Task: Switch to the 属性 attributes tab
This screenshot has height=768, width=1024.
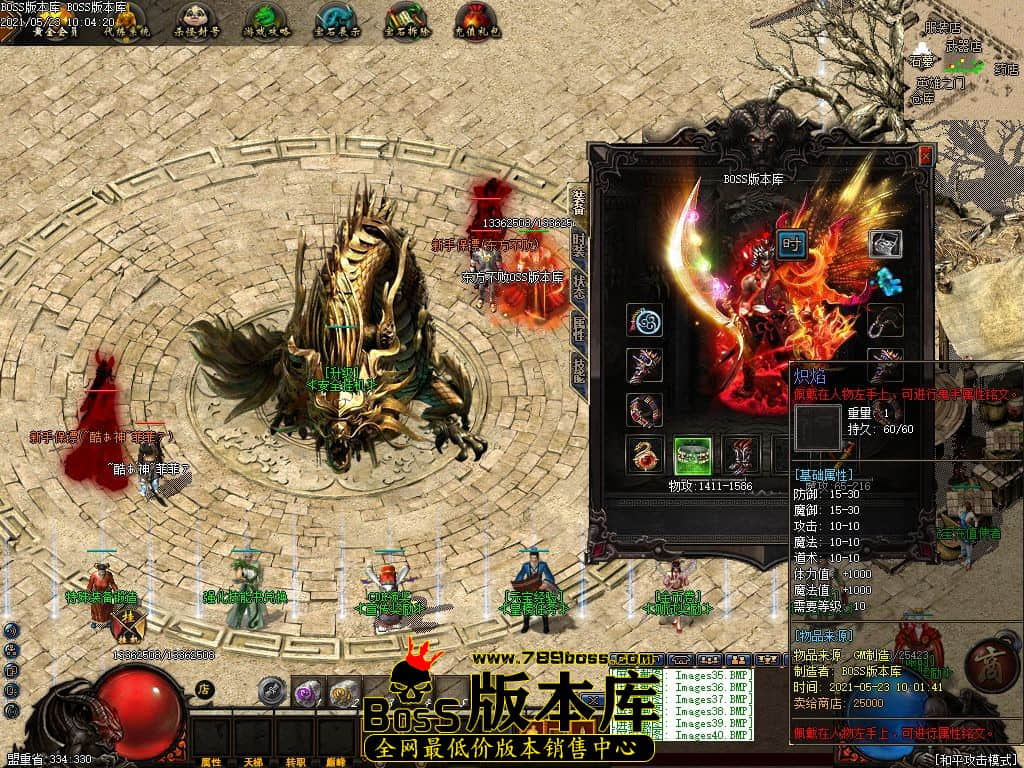Action: click(578, 326)
